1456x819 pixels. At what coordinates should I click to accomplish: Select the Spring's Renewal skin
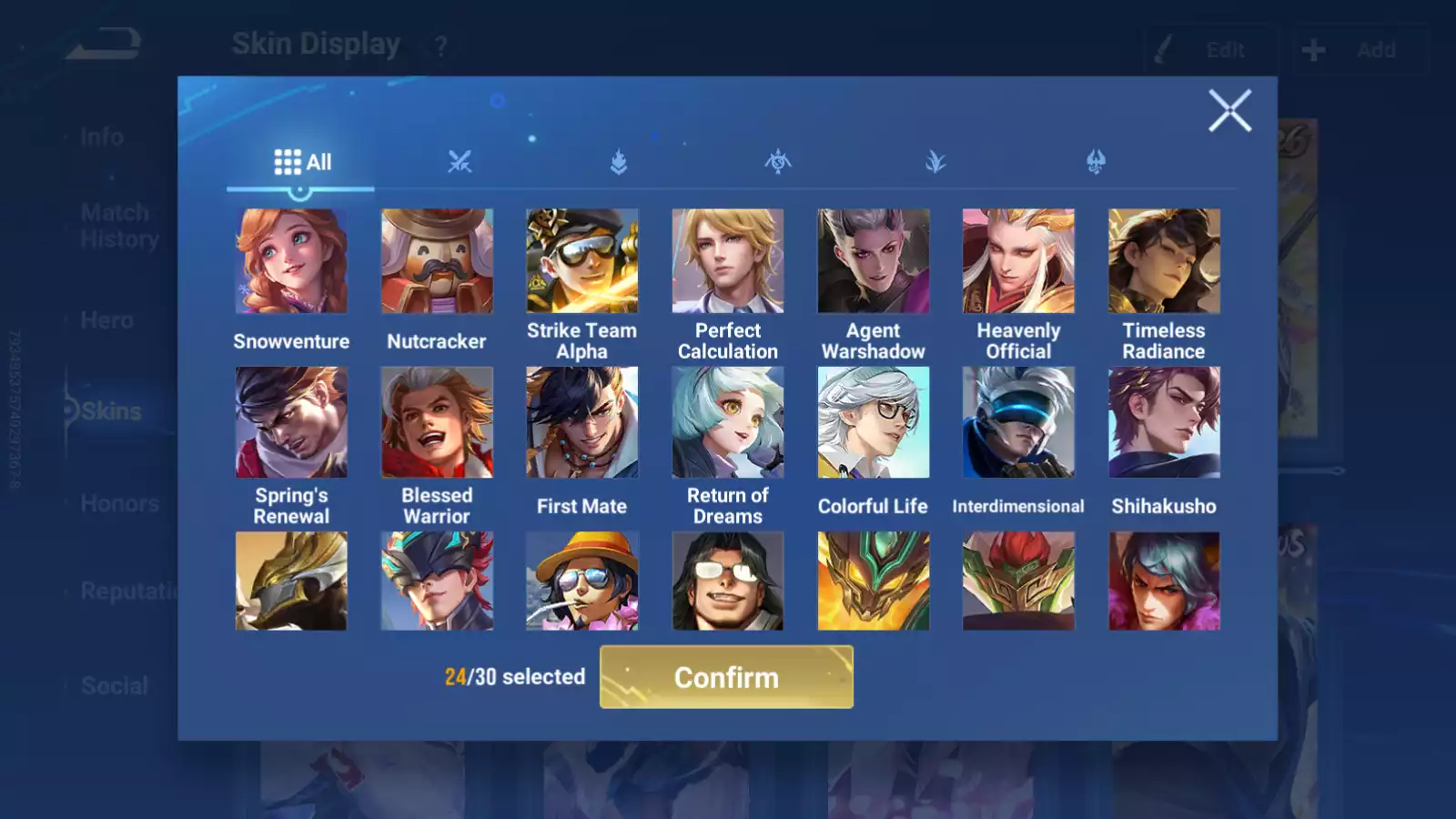coord(291,422)
